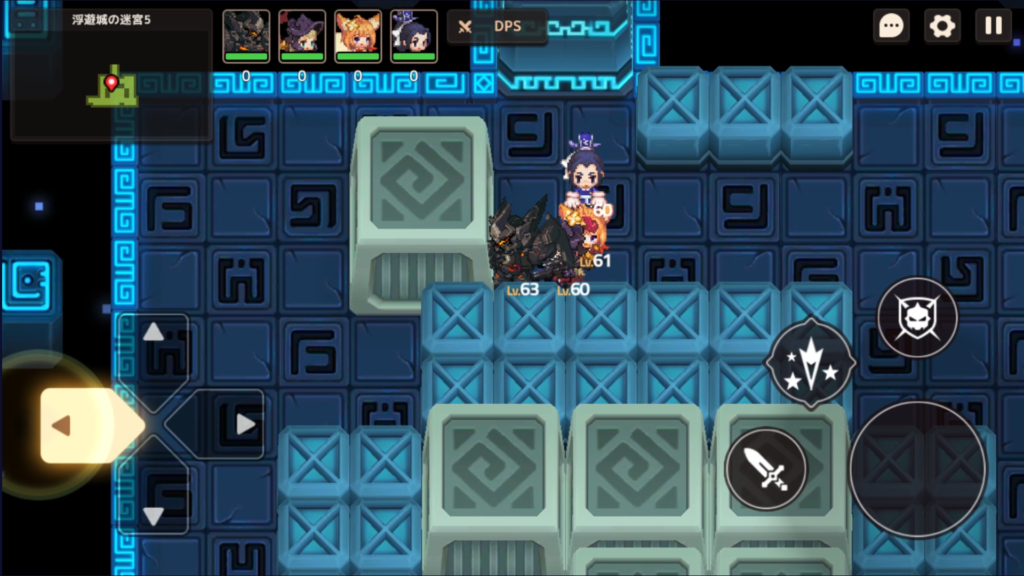The height and width of the screenshot is (576, 1024).
Task: Open the chat speech bubble button
Action: click(x=890, y=26)
